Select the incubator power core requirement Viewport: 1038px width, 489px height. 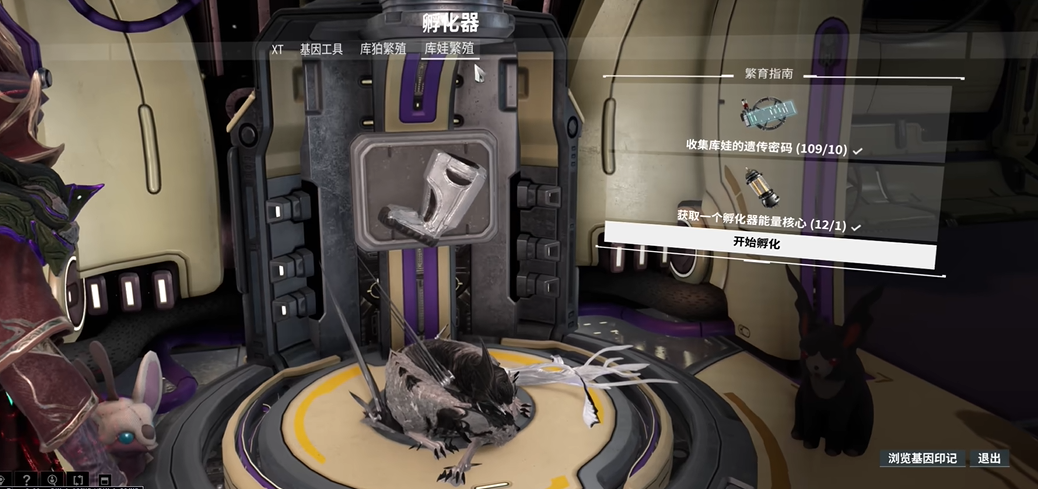762,225
